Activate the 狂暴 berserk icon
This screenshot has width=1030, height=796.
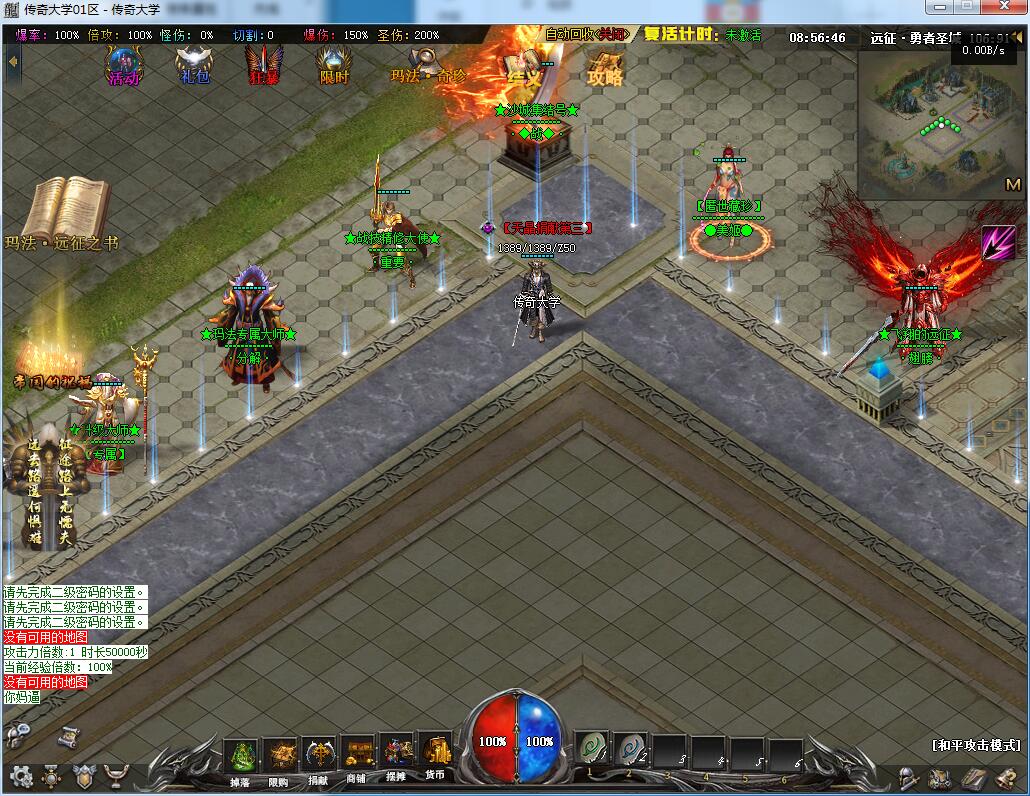(x=263, y=65)
